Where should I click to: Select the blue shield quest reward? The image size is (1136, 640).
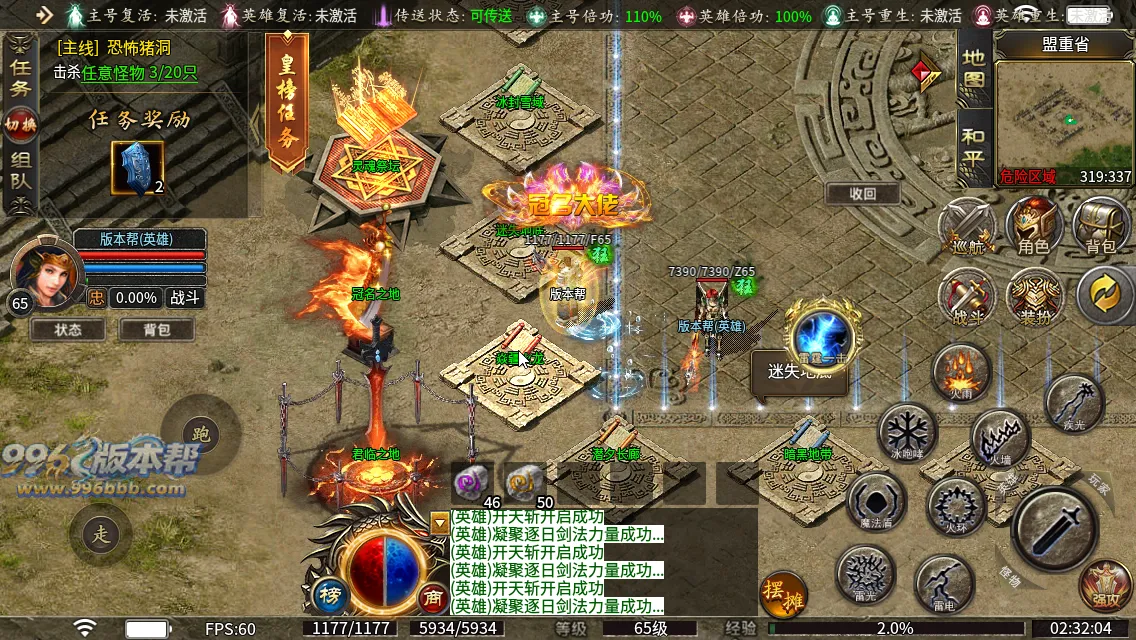137,167
